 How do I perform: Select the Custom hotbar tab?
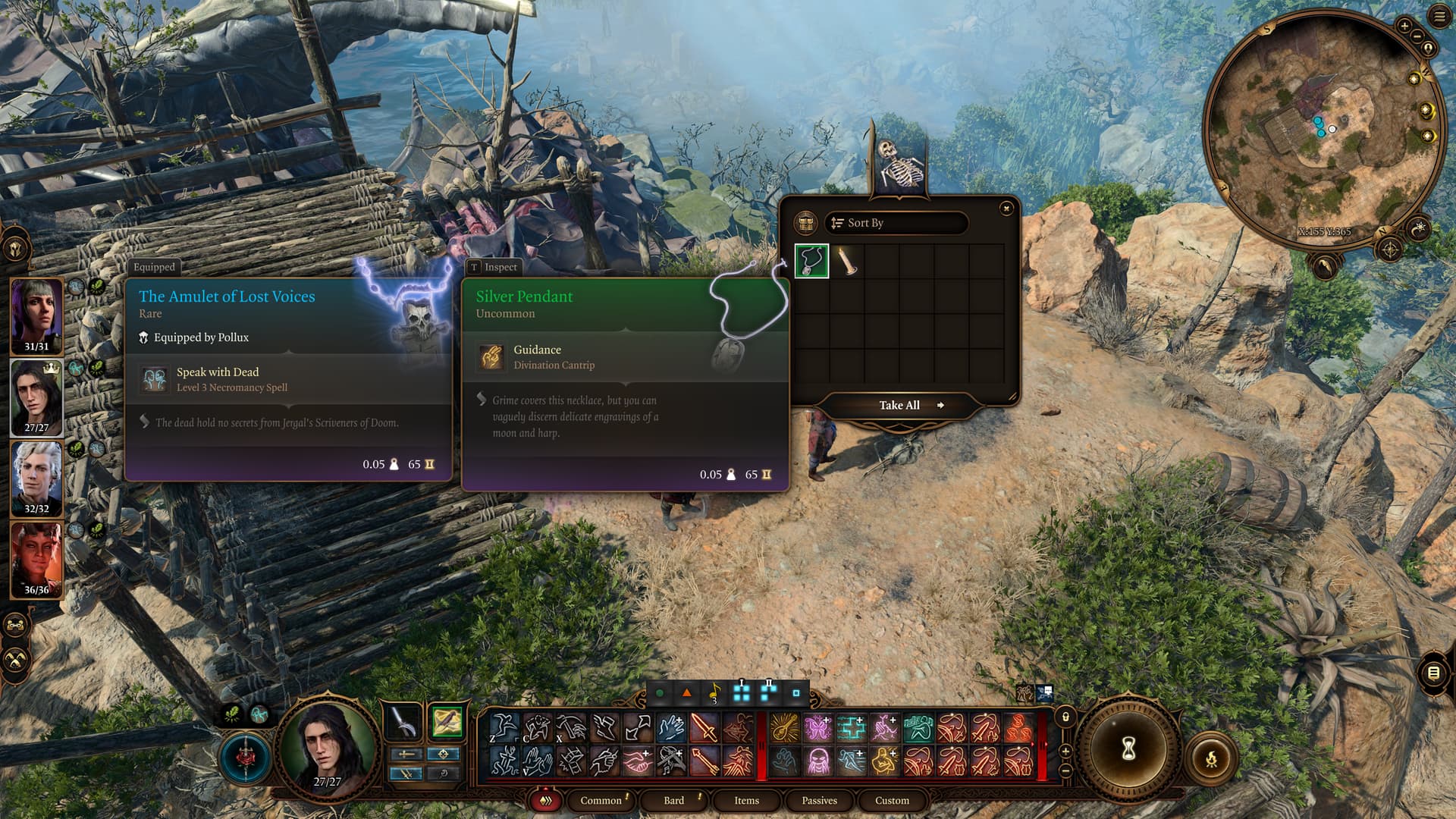click(892, 800)
